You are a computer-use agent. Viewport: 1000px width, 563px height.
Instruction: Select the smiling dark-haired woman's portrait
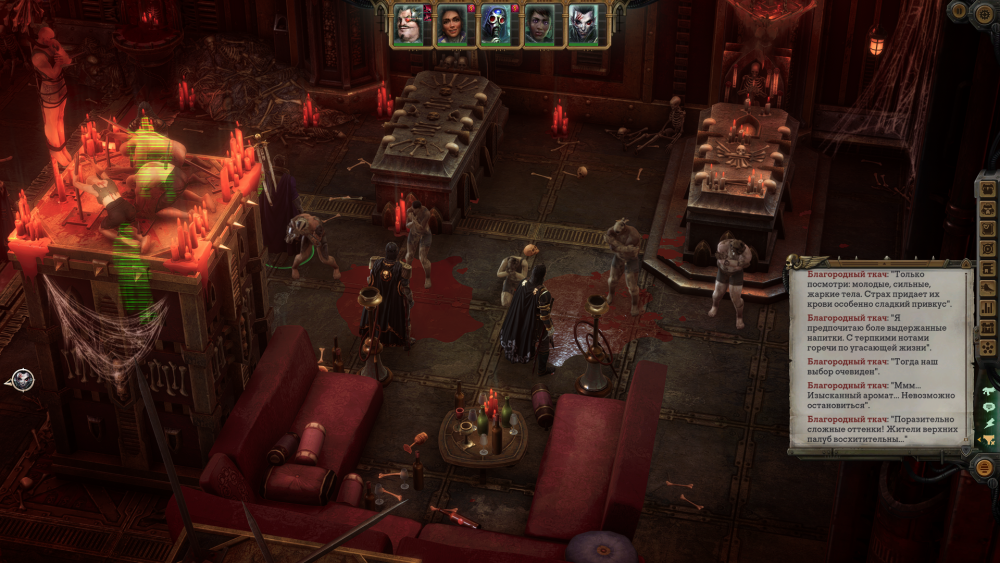click(x=452, y=25)
